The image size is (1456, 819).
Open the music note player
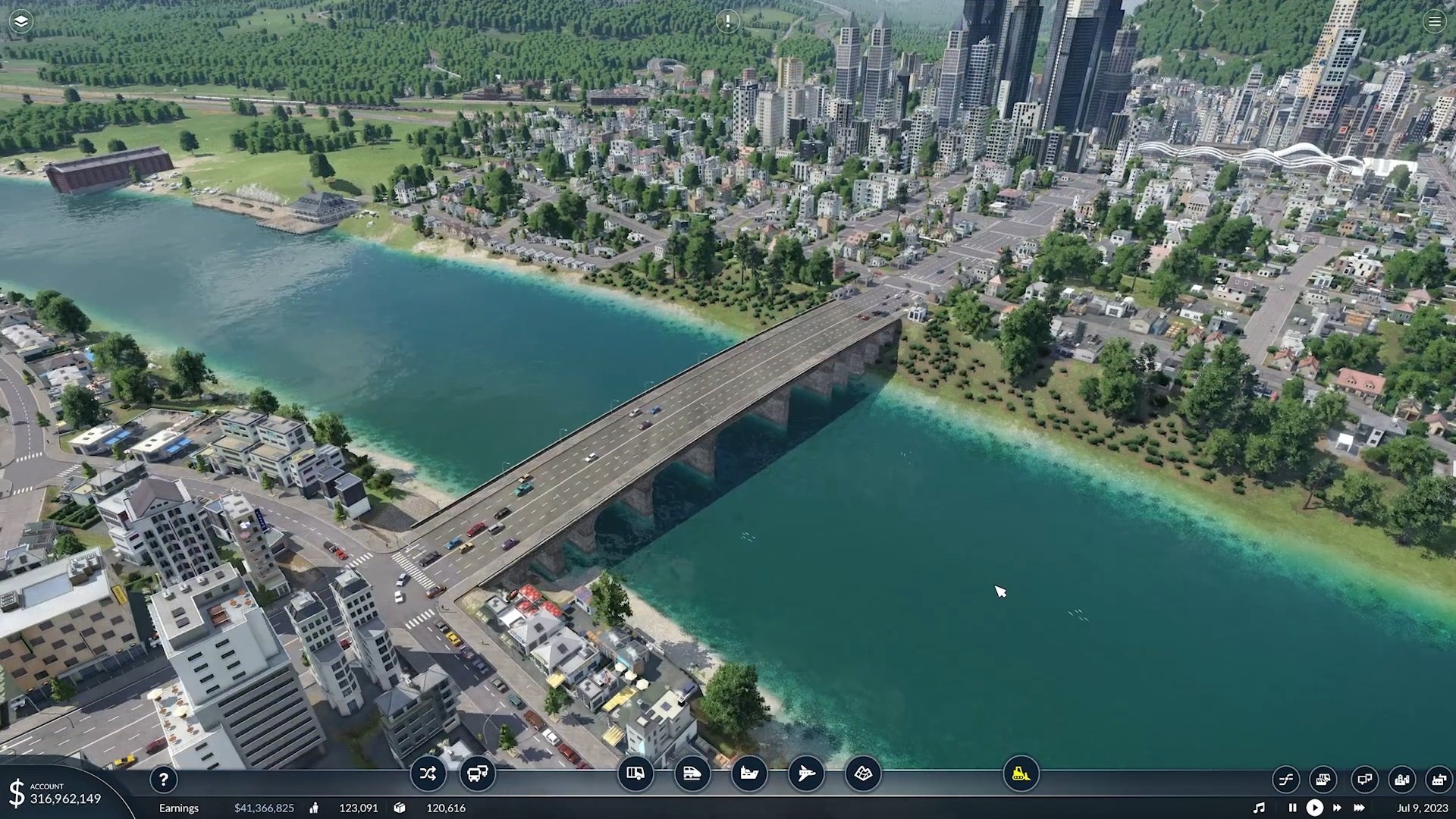click(1259, 808)
